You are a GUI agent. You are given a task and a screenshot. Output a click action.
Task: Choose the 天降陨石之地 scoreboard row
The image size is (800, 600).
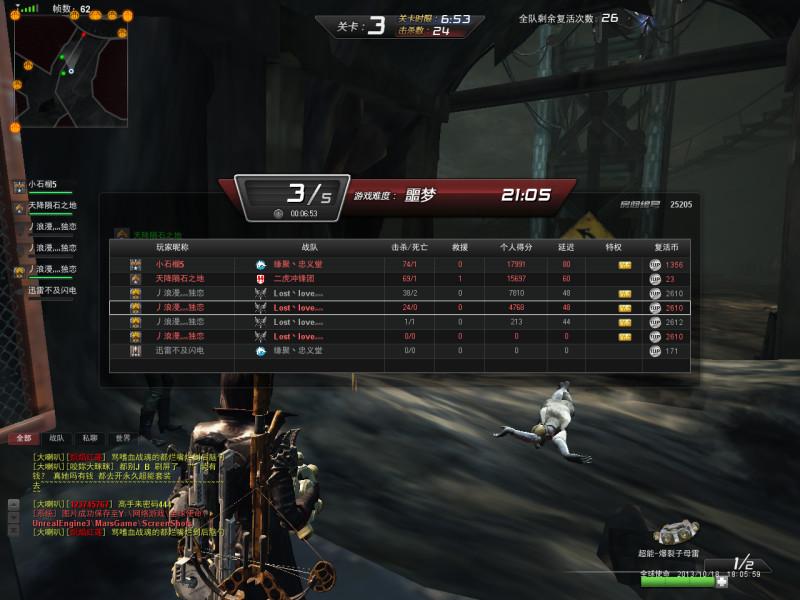coord(400,278)
